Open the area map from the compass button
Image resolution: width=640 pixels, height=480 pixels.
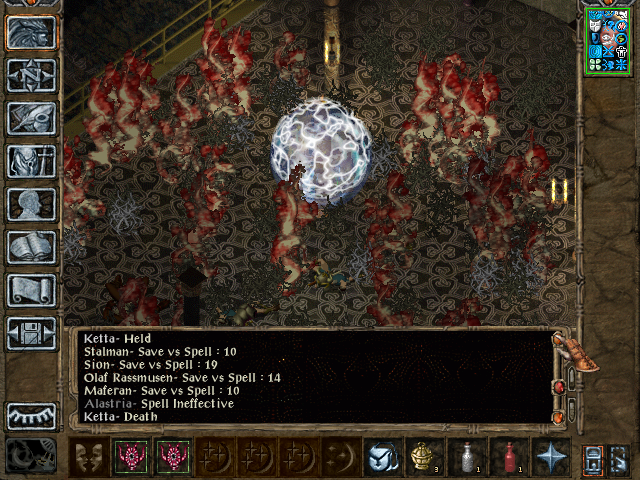coord(31,75)
